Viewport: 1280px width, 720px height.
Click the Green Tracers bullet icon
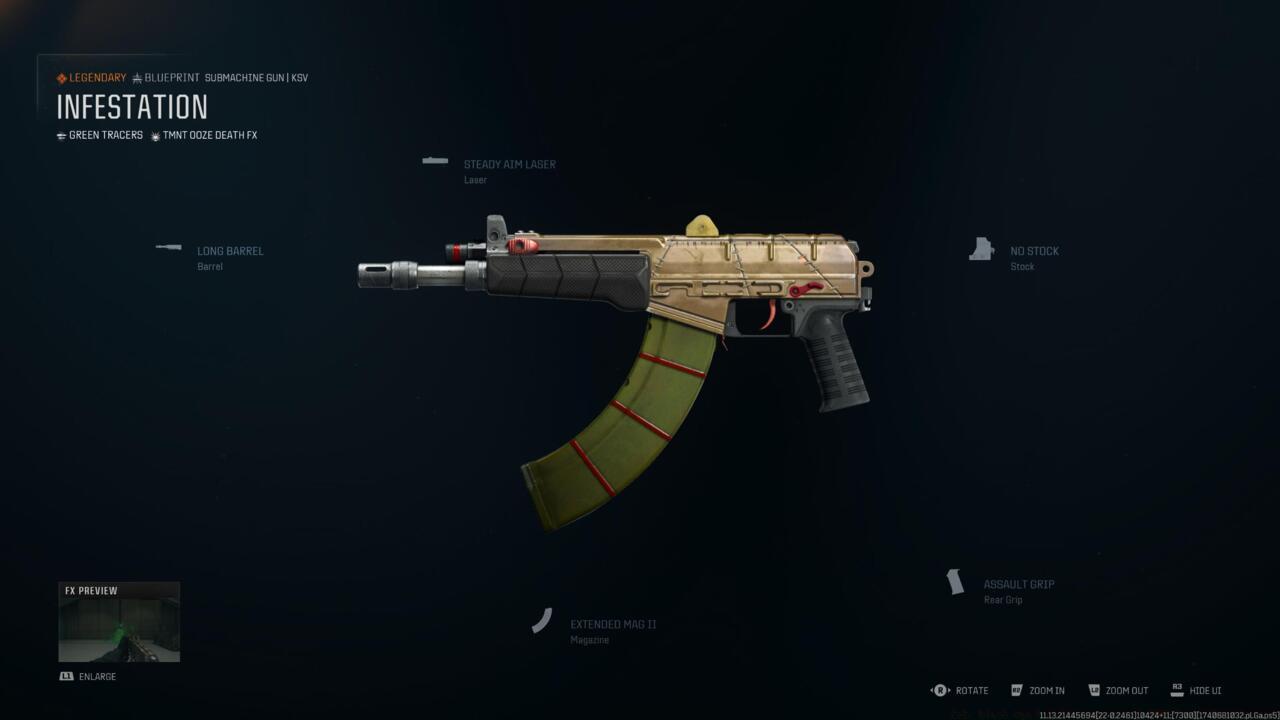tap(61, 135)
